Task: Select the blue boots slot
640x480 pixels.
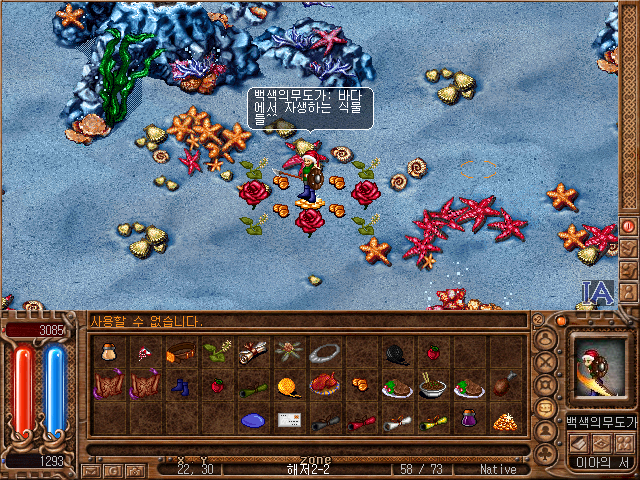Action: point(181,385)
